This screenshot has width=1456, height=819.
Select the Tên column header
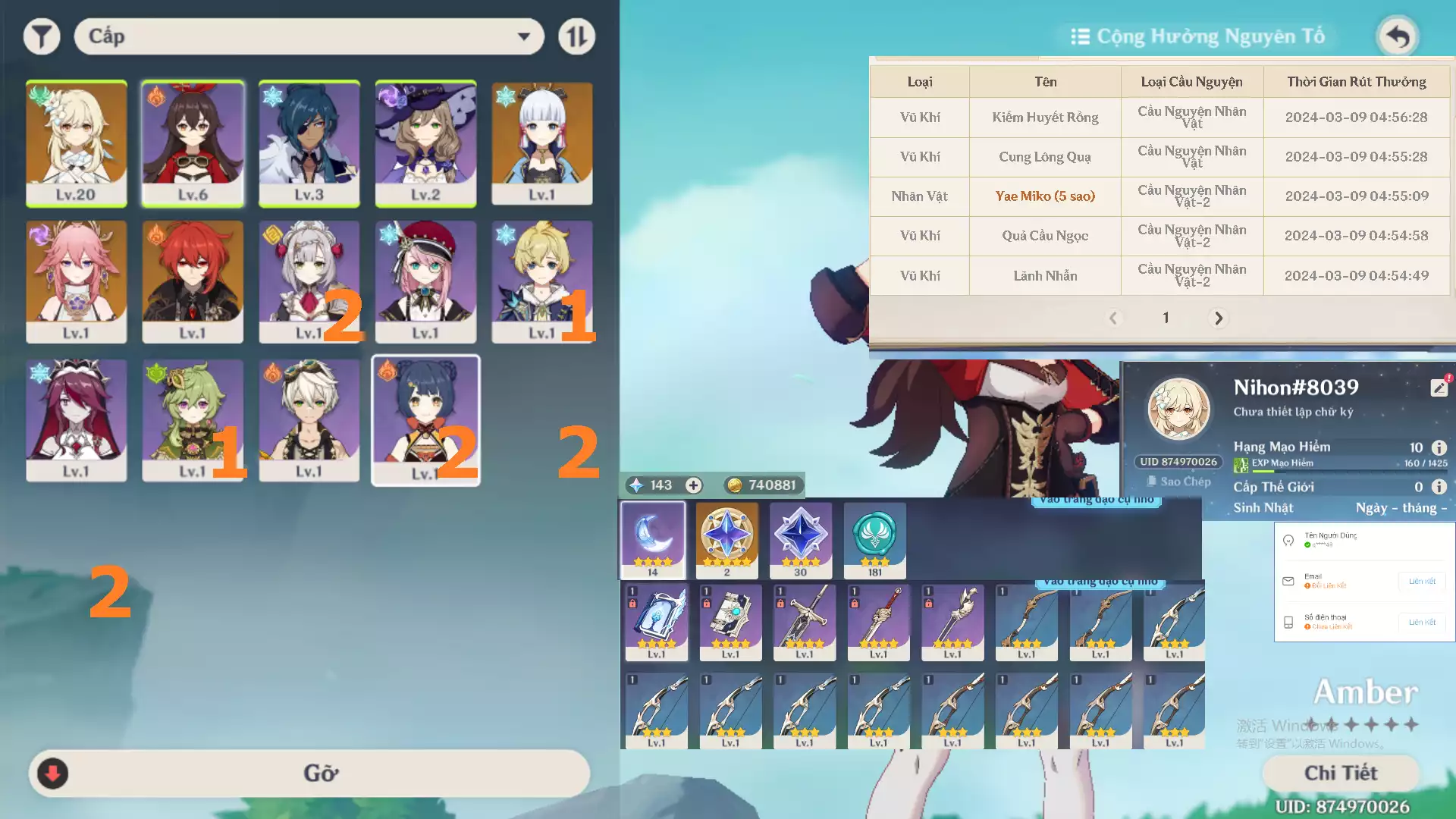(1044, 81)
